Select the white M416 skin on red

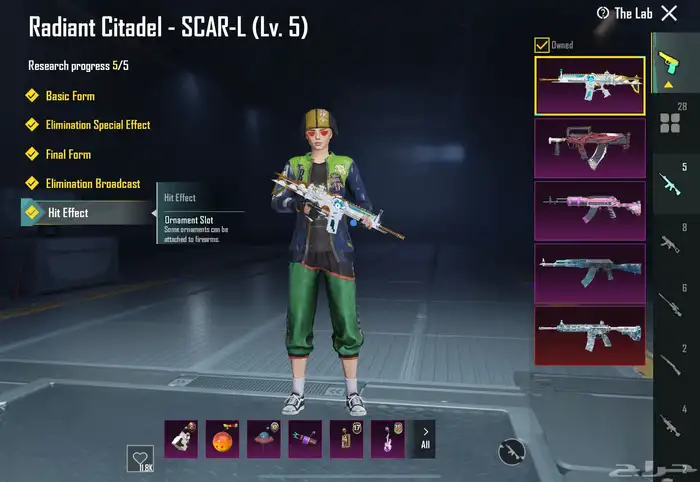[589, 334]
